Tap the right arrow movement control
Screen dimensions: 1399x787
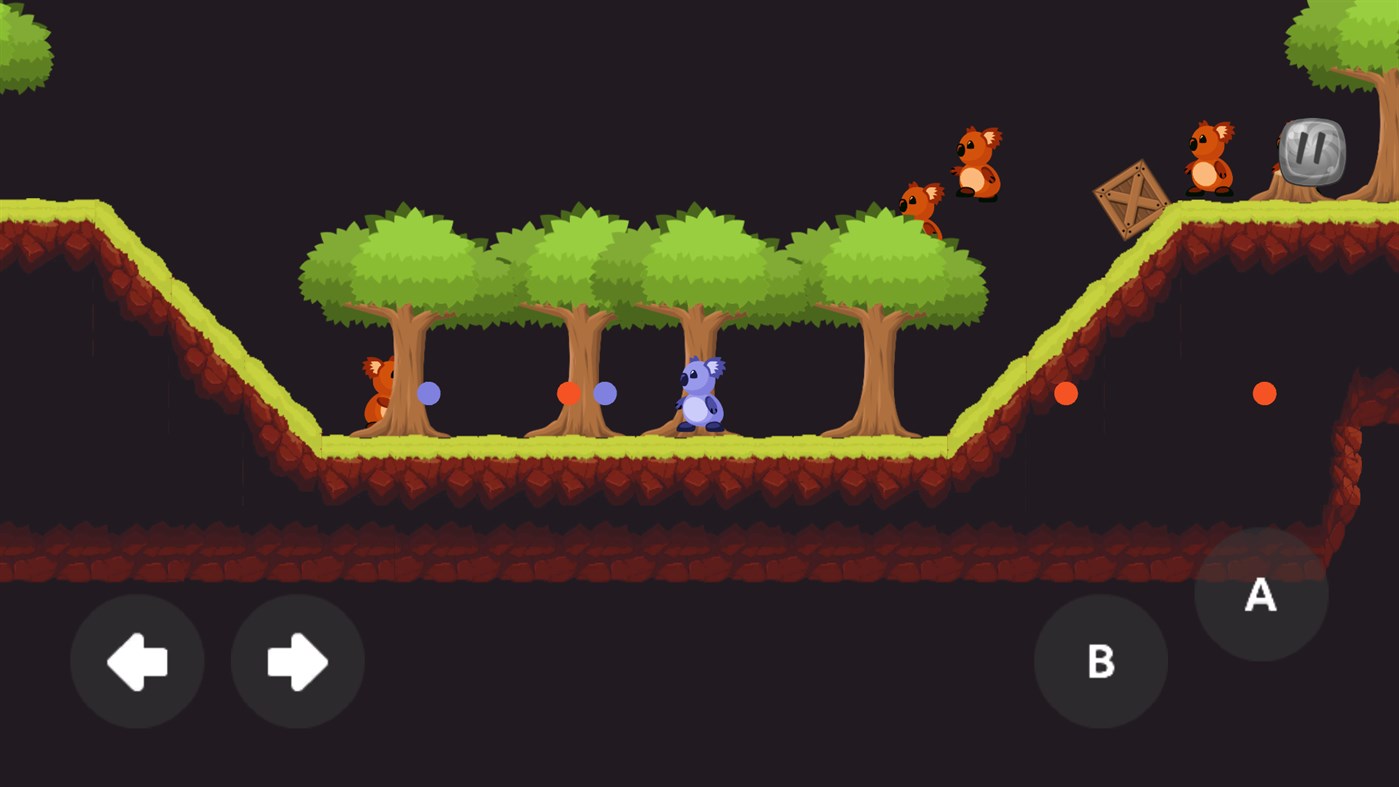click(296, 661)
